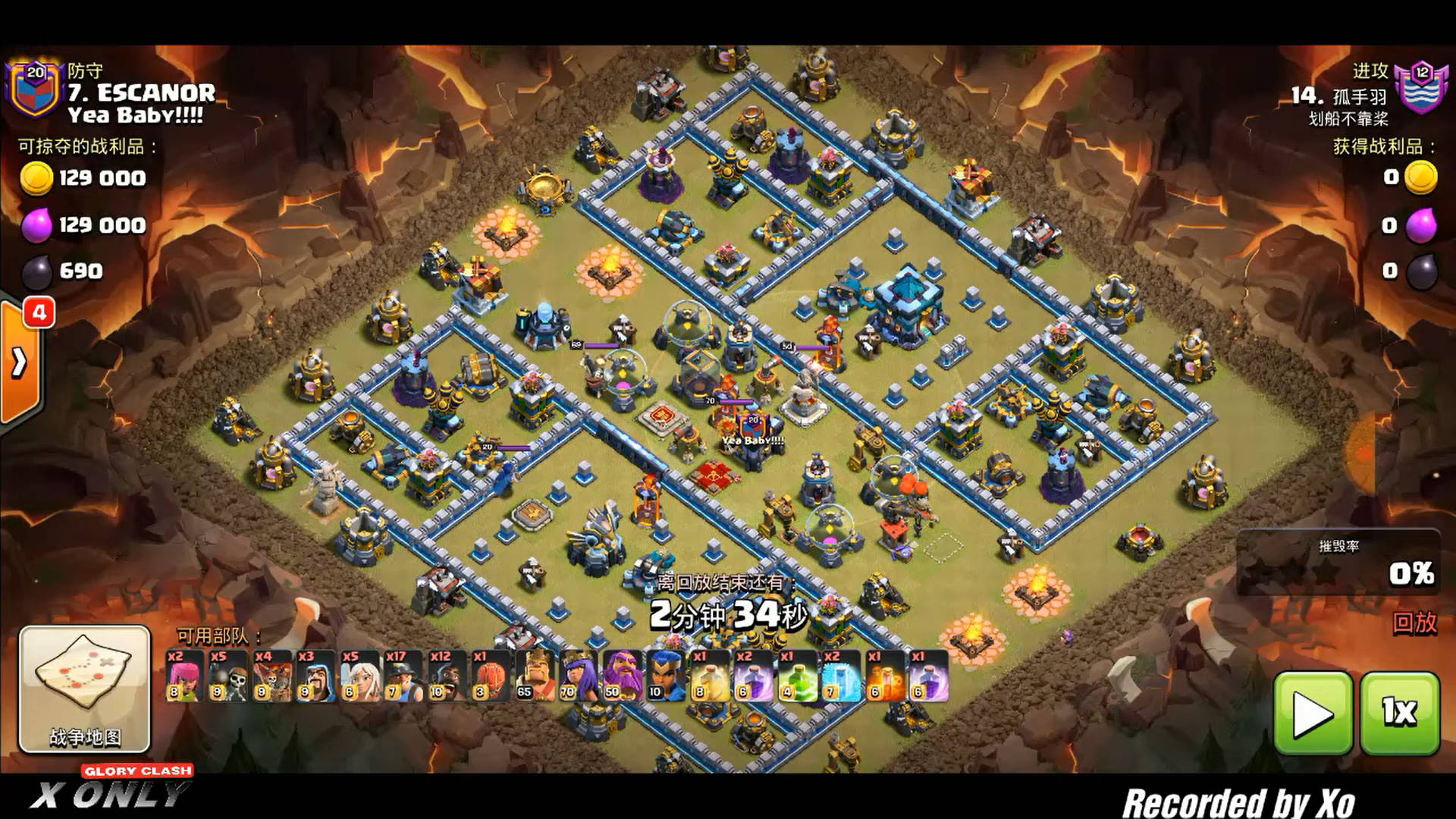This screenshot has width=1456, height=819.
Task: Select the Healer troop slot
Action: pyautogui.click(x=359, y=675)
